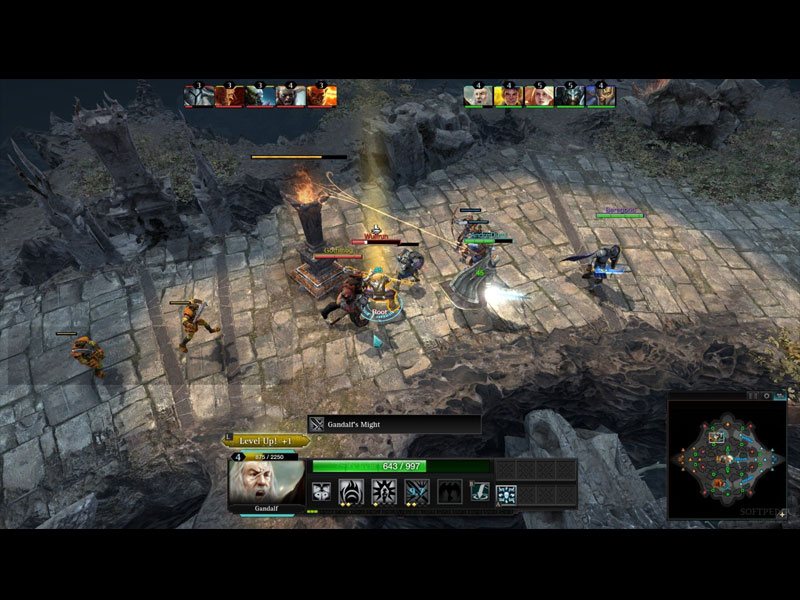The image size is (800, 600).
Task: Select the dark locked winged ability slot
Action: point(449,491)
